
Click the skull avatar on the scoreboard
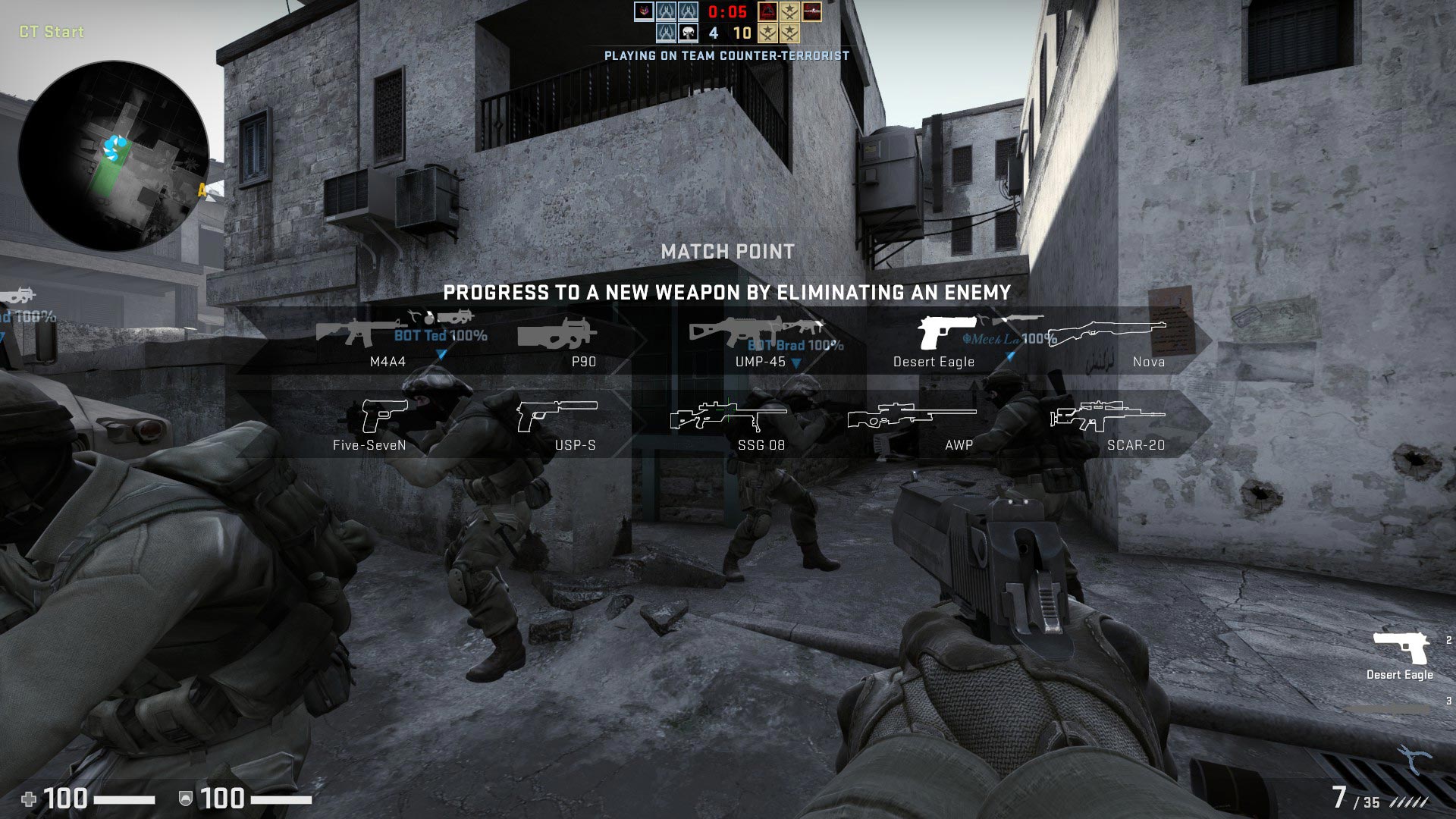pyautogui.click(x=688, y=33)
